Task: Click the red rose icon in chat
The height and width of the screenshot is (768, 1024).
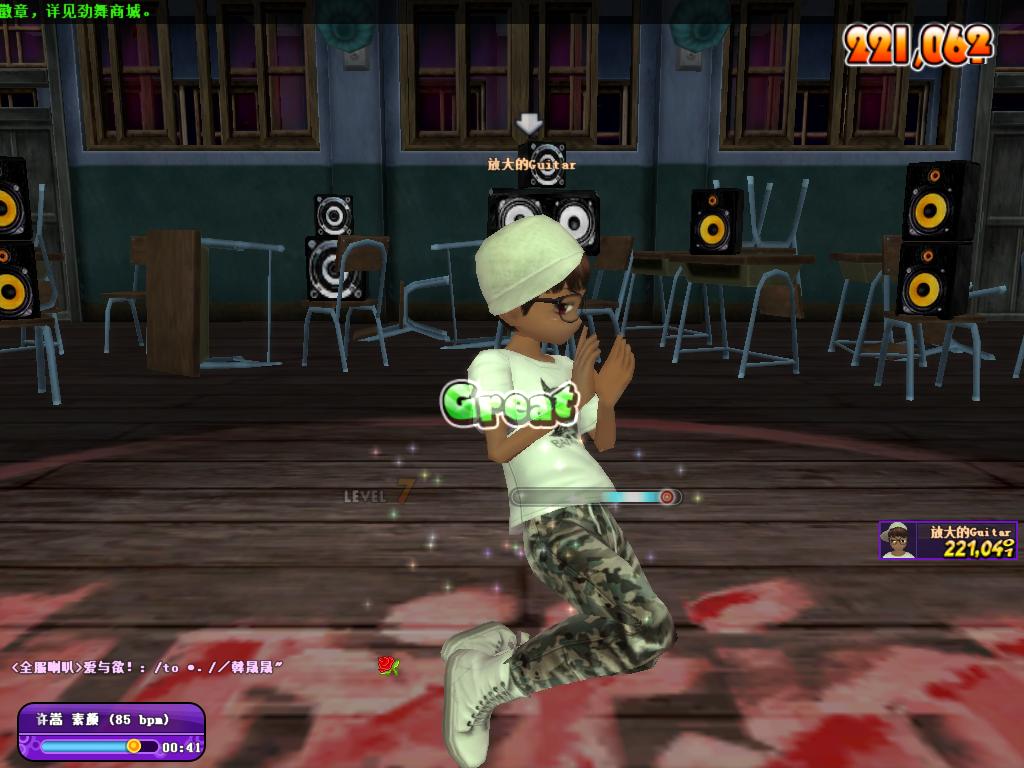Action: click(x=387, y=665)
